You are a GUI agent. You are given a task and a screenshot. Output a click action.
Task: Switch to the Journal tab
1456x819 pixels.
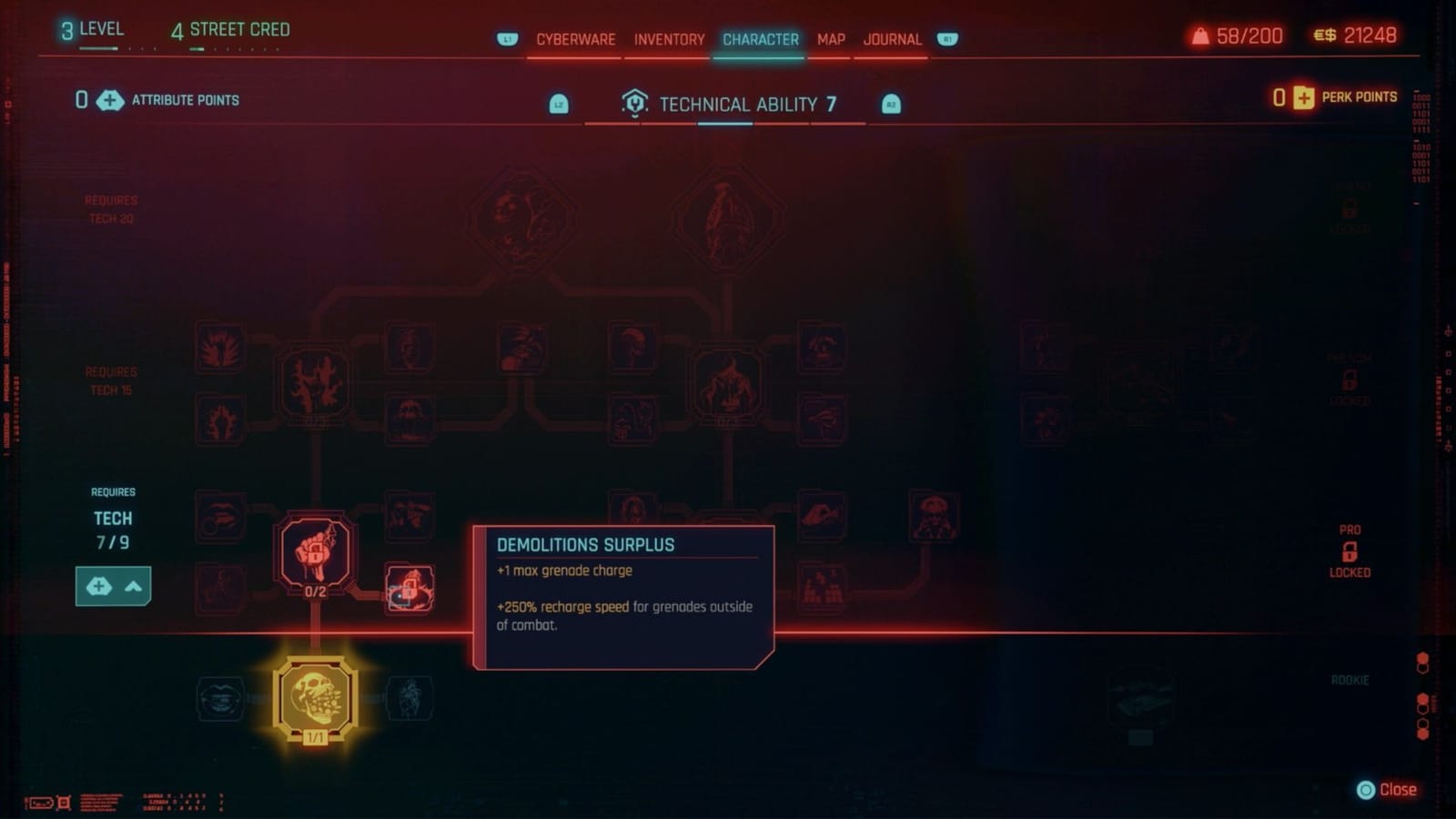click(x=893, y=40)
